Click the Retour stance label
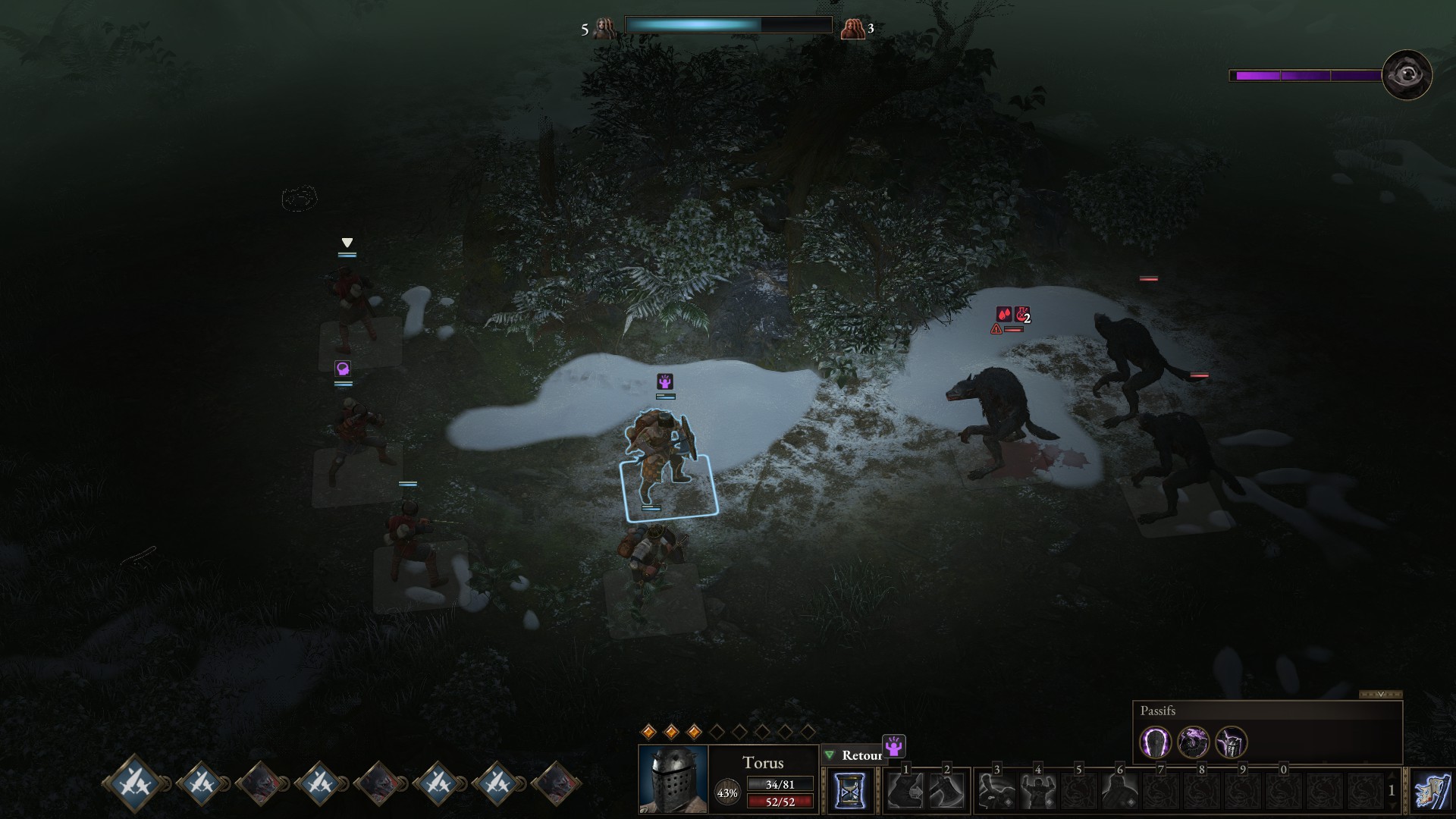 coord(861,755)
